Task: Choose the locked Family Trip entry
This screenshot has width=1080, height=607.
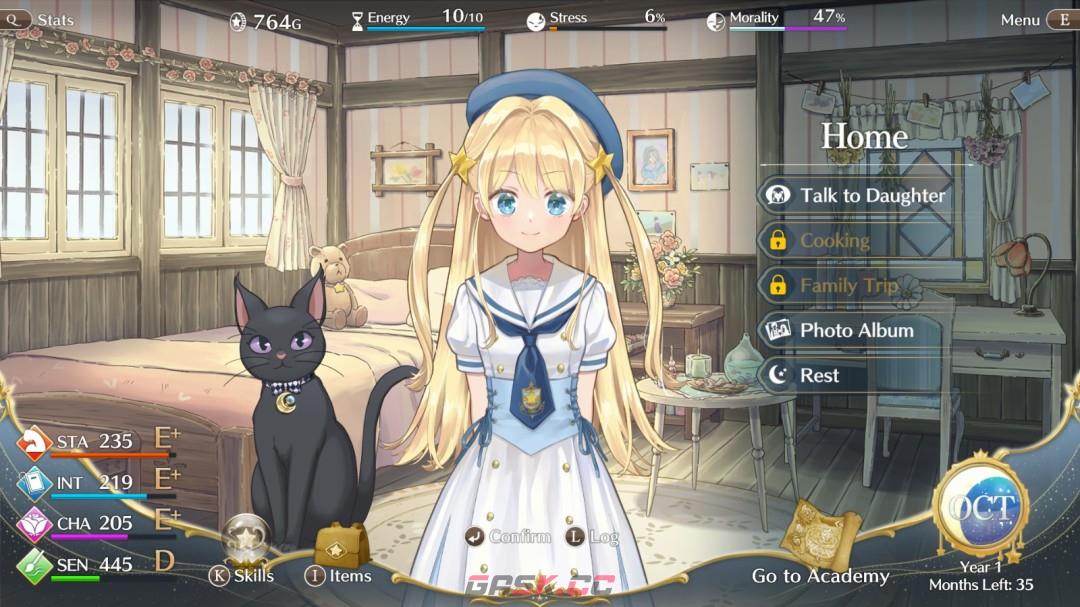Action: (847, 286)
